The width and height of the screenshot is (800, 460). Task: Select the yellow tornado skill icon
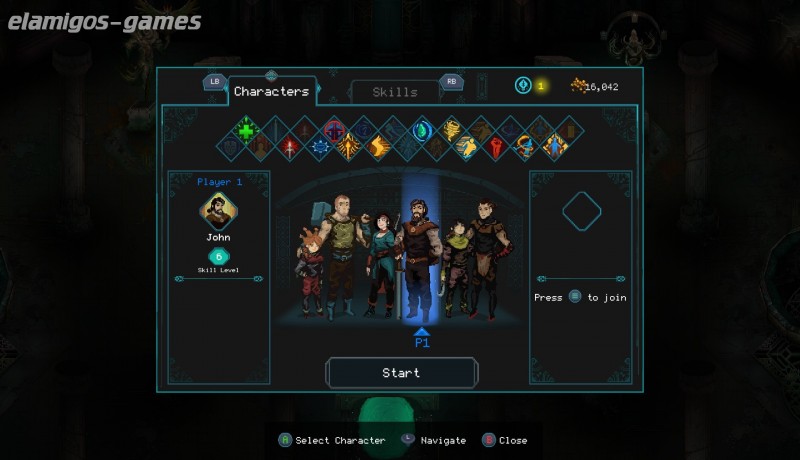(452, 130)
